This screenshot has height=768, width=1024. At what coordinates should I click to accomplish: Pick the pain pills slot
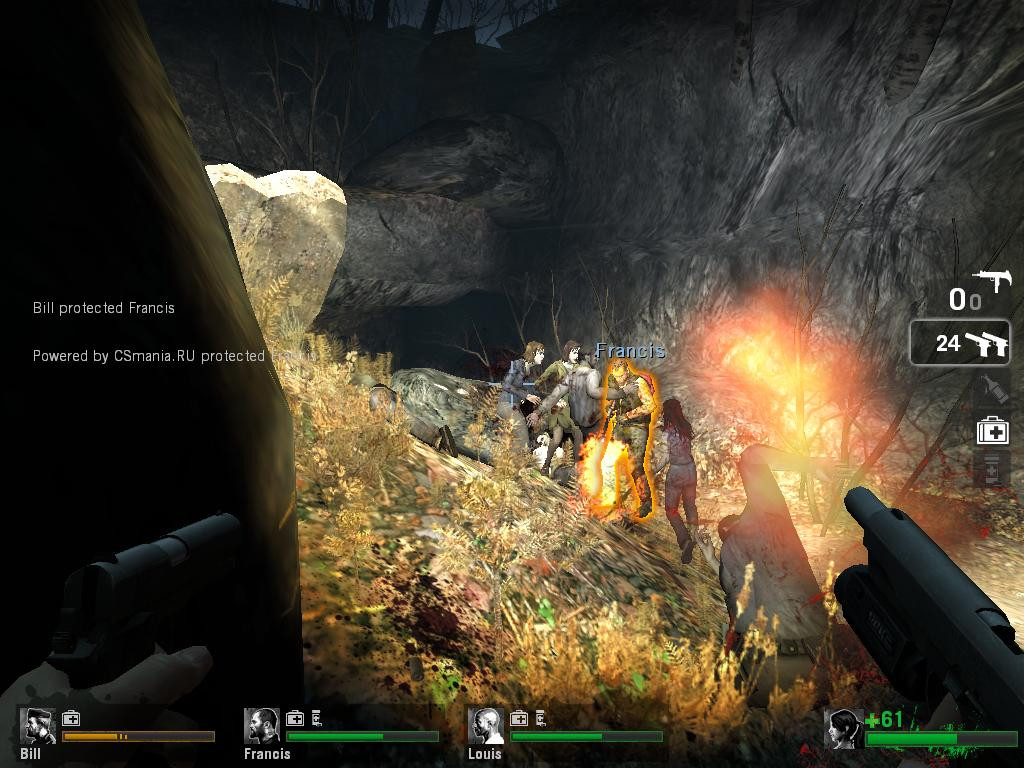click(x=991, y=467)
